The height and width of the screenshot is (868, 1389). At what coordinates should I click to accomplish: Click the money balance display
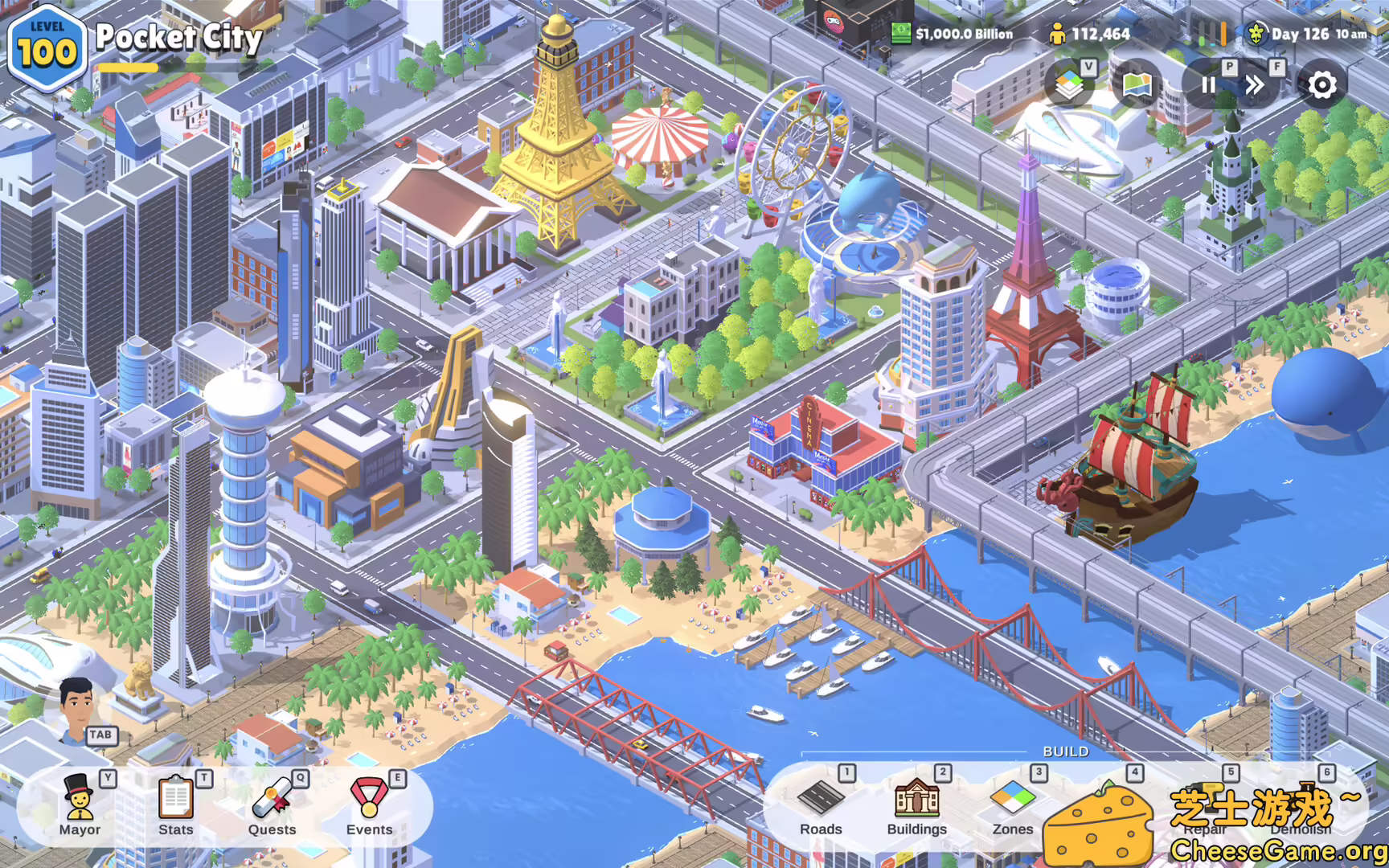957,35
